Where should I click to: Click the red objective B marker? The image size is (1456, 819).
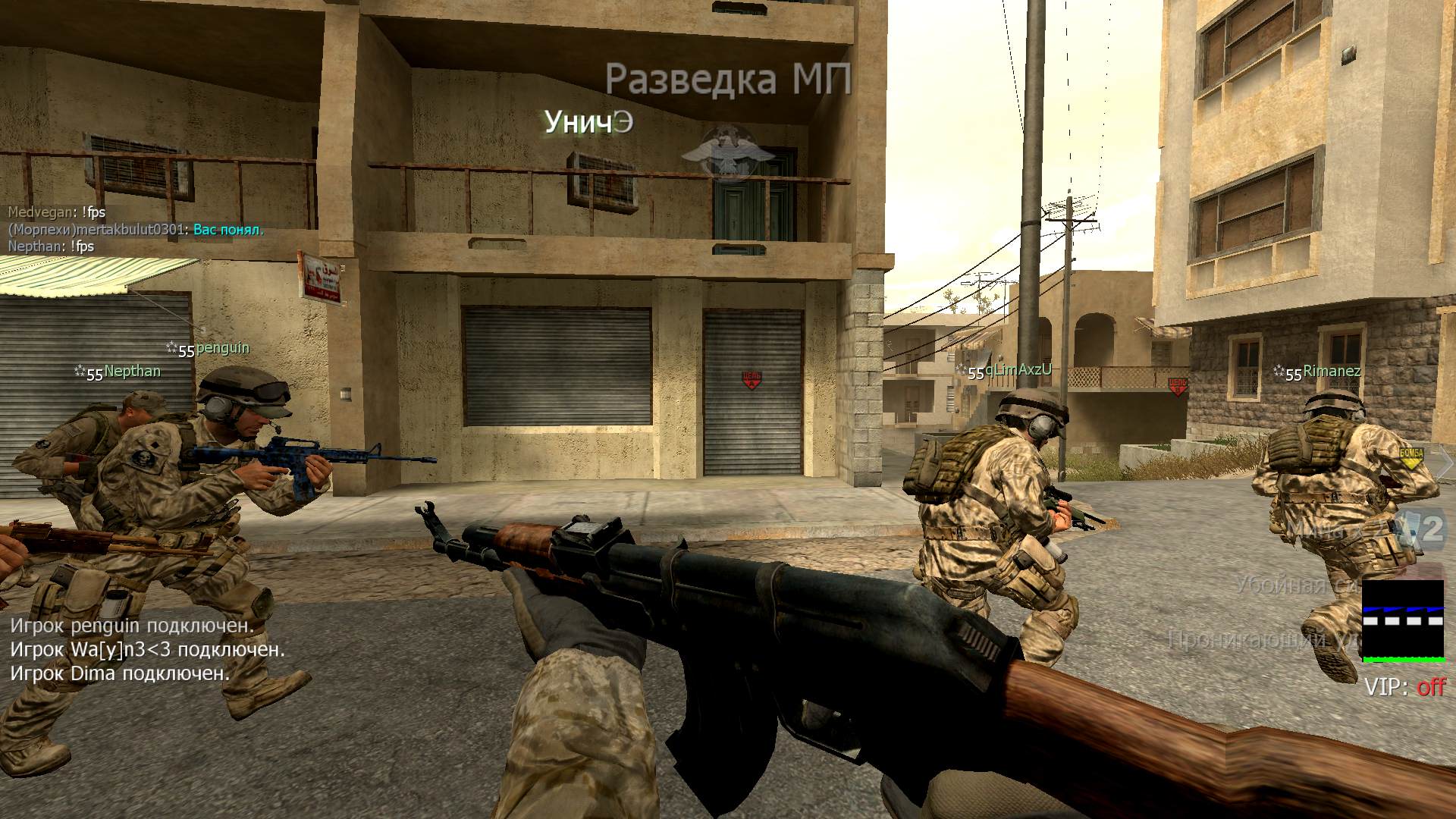pos(1177,386)
